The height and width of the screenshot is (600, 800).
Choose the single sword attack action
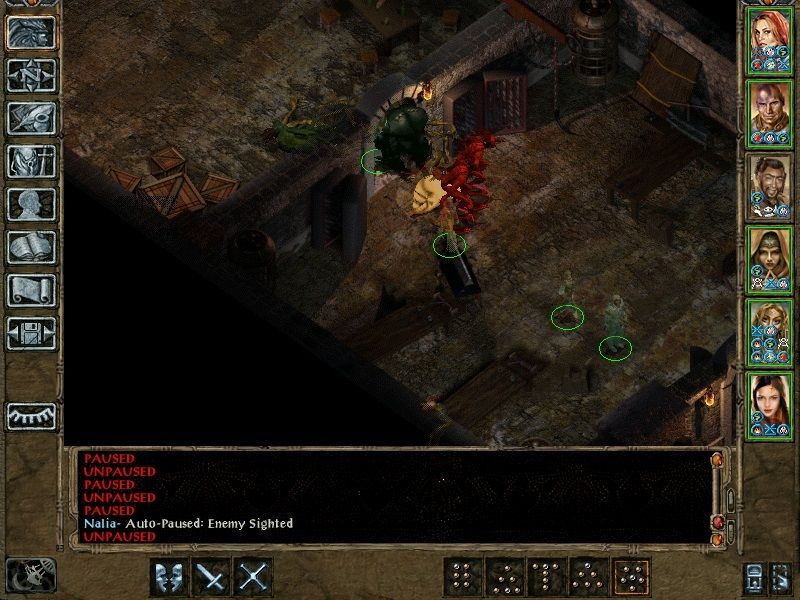(x=212, y=577)
